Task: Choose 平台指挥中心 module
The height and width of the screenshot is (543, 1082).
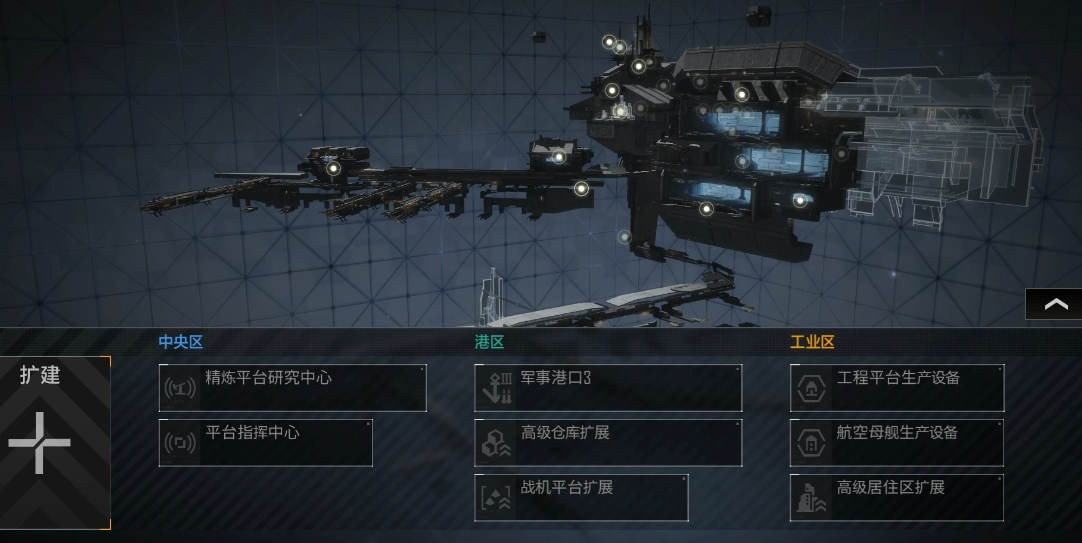Action: tap(265, 443)
